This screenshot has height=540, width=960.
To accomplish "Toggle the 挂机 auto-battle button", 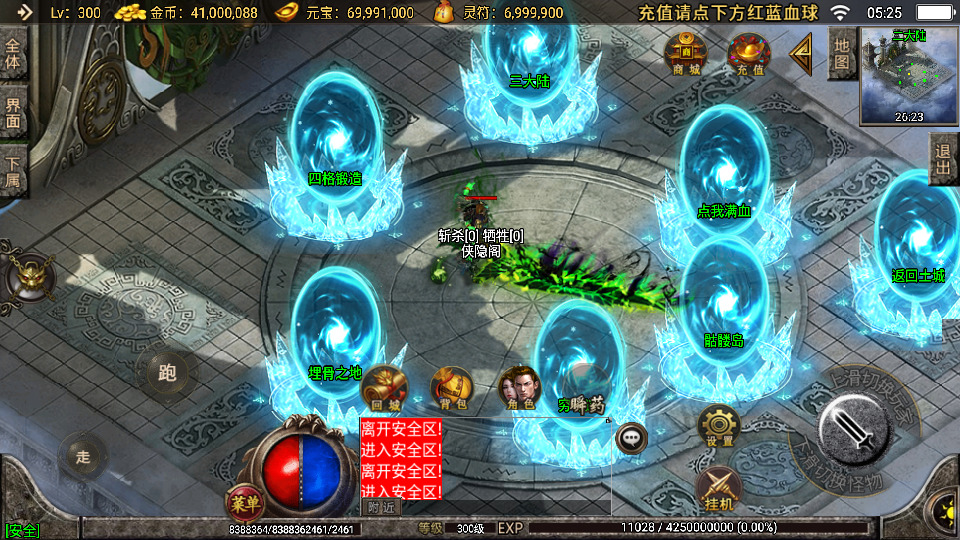I will [x=718, y=490].
